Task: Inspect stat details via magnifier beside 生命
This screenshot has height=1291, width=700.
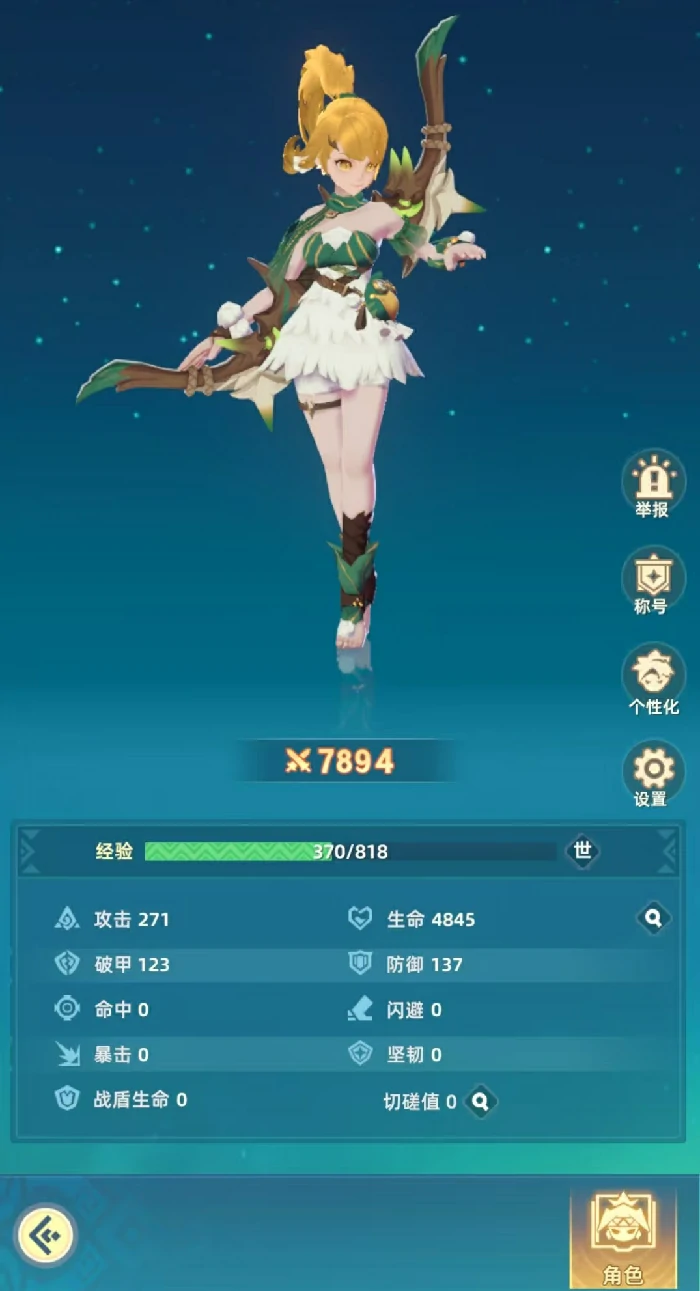Action: [653, 918]
